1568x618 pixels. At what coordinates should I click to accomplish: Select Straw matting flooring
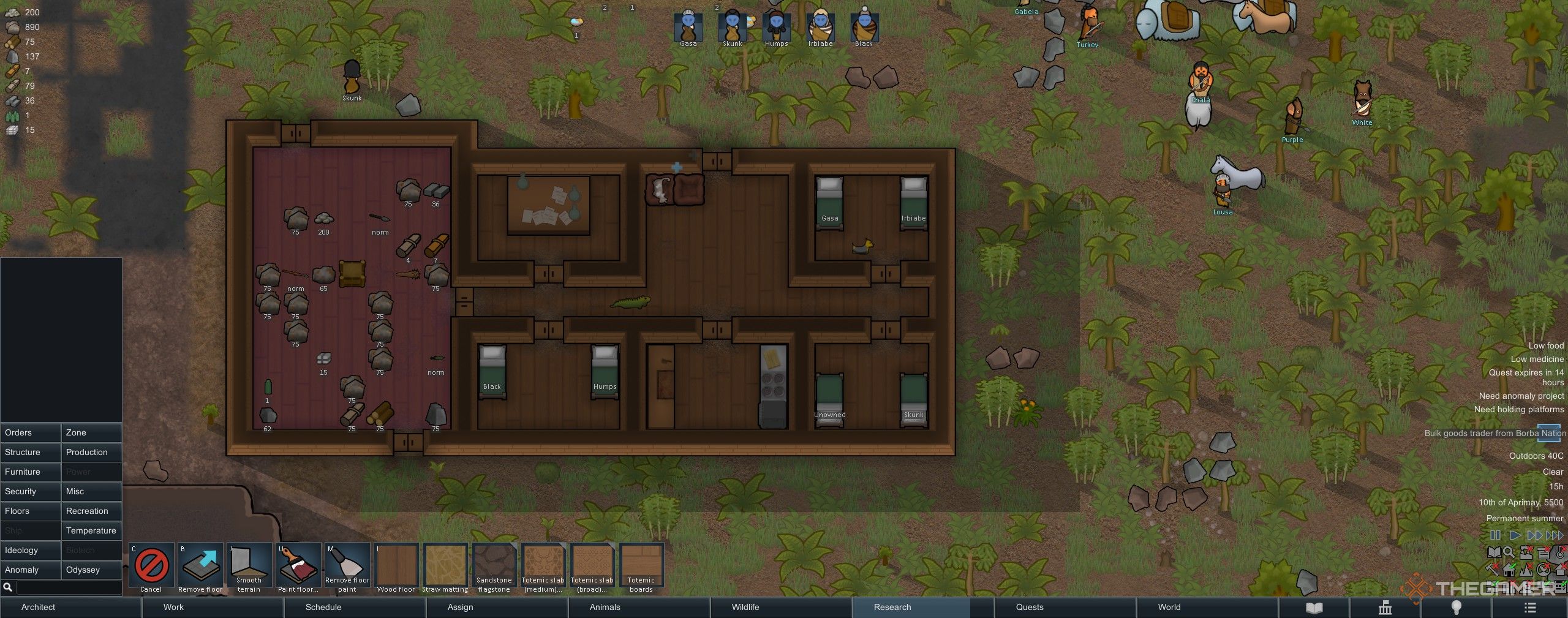[x=445, y=567]
